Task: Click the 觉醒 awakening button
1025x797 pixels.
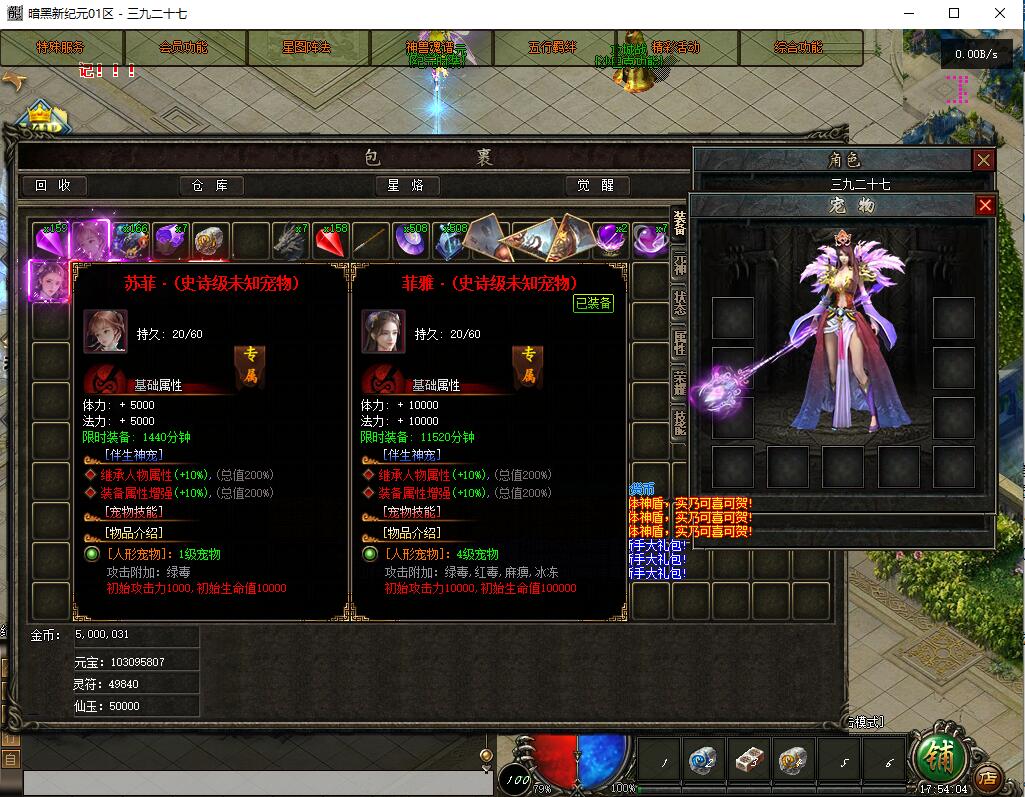Action: (x=597, y=185)
